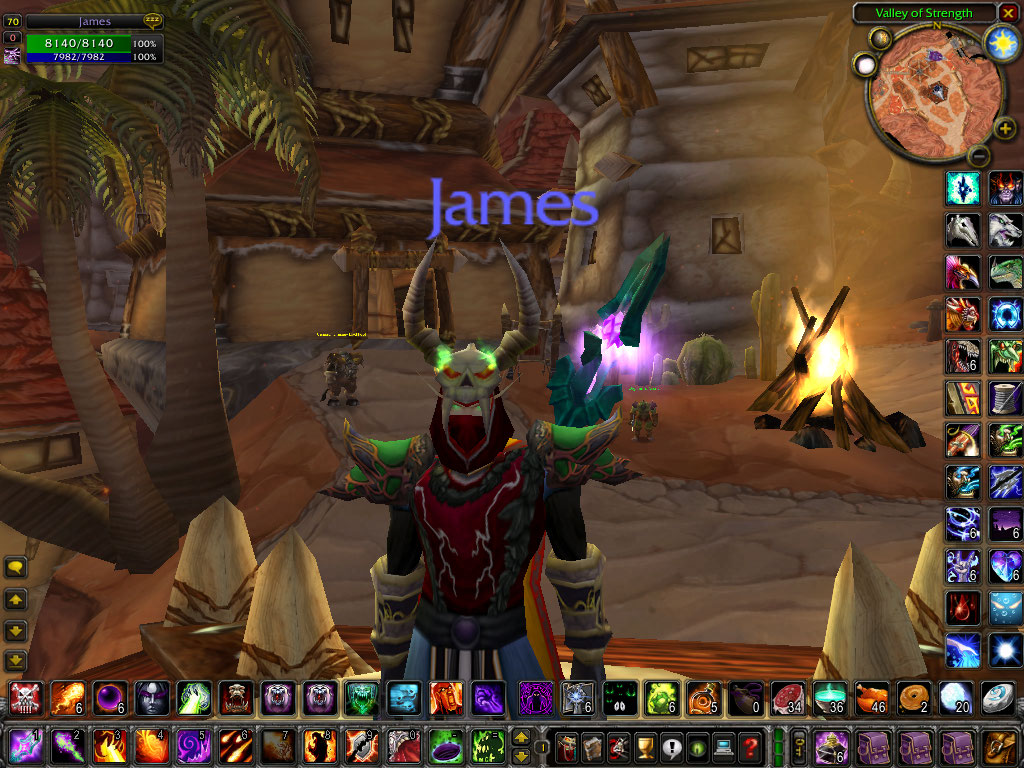
Task: Zoom out the minimap
Action: click(x=979, y=155)
